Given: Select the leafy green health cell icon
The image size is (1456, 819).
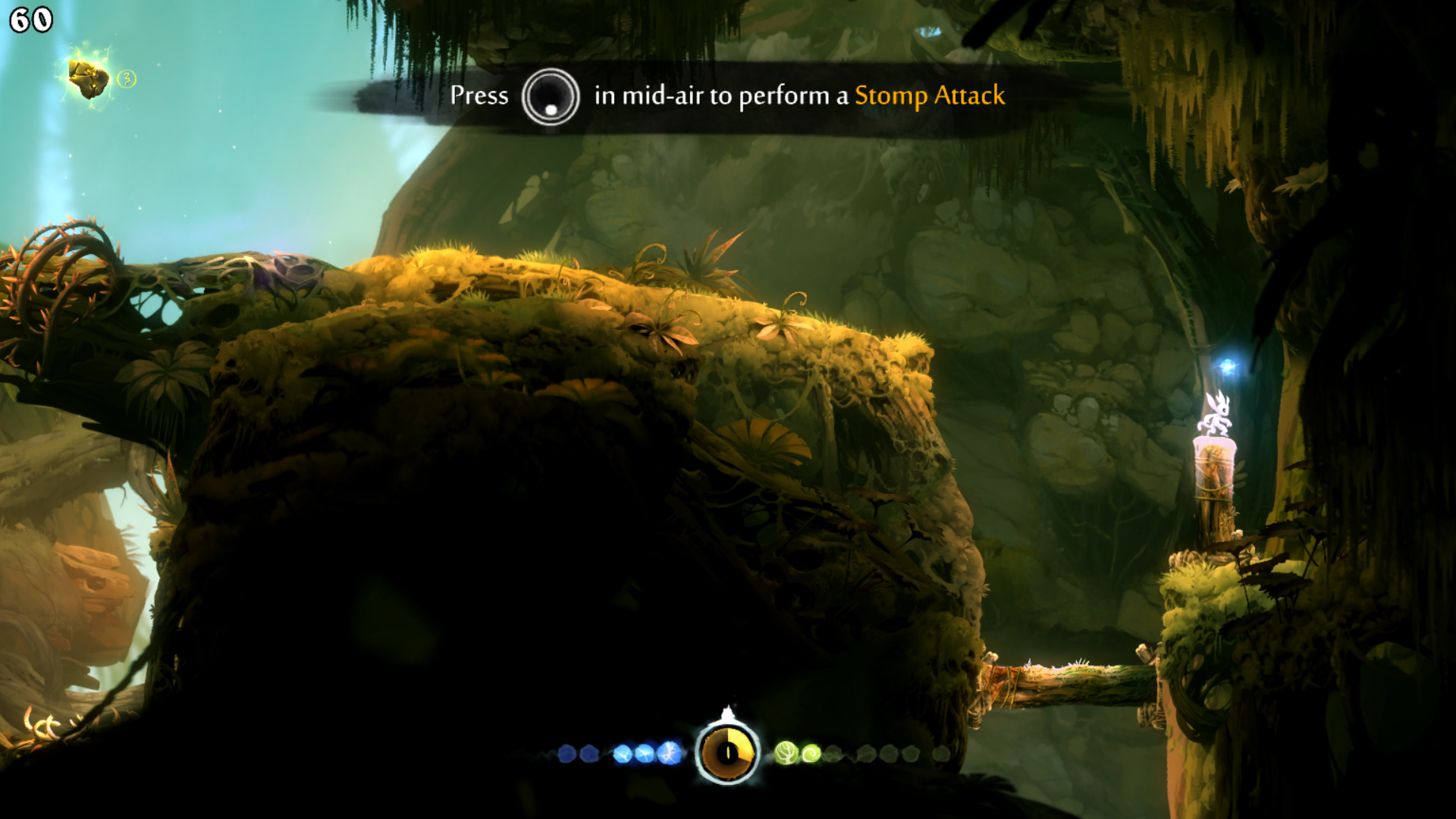Looking at the screenshot, I should point(787,752).
